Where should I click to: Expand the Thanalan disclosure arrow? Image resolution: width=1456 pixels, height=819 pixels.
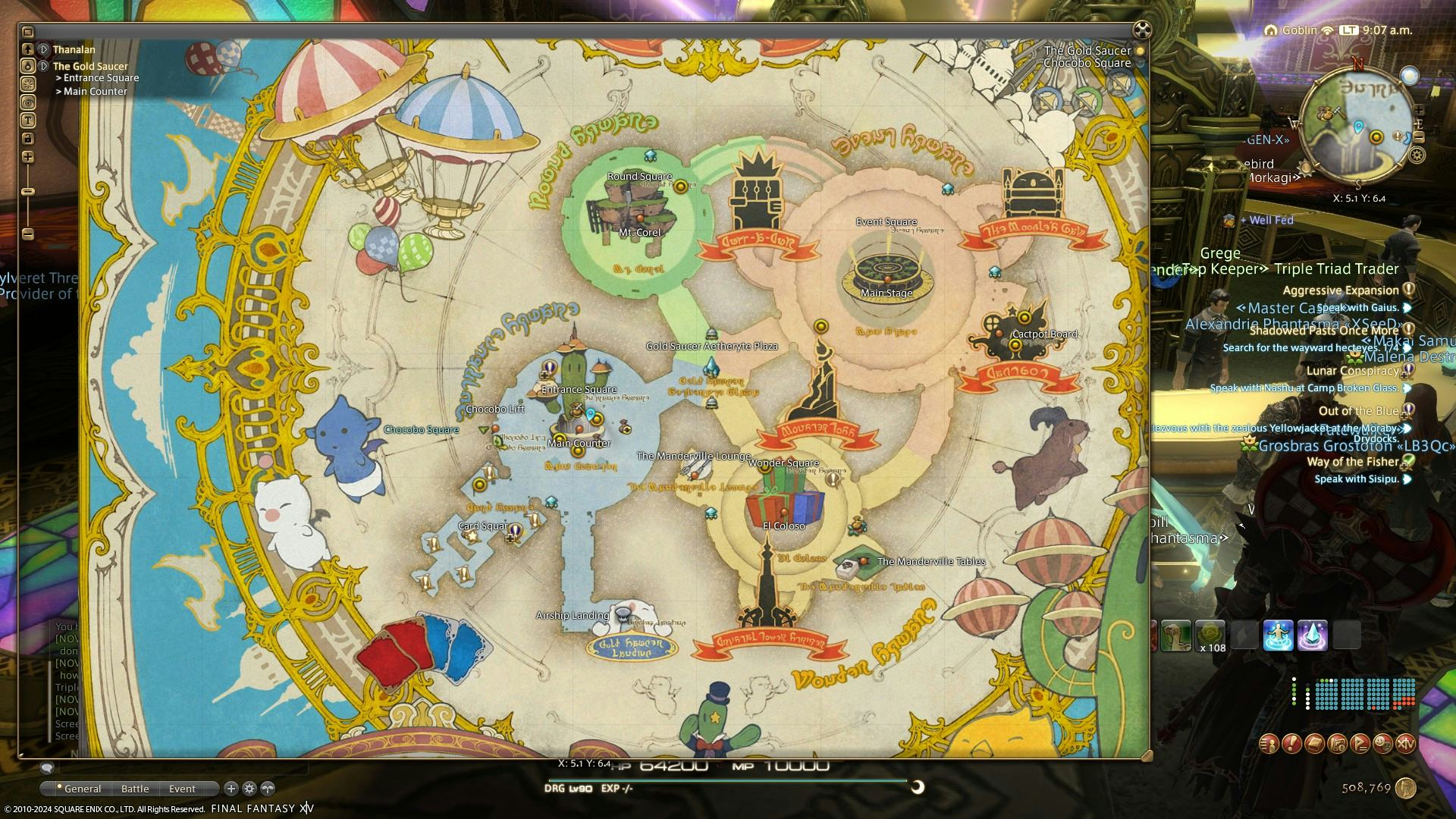point(44,49)
